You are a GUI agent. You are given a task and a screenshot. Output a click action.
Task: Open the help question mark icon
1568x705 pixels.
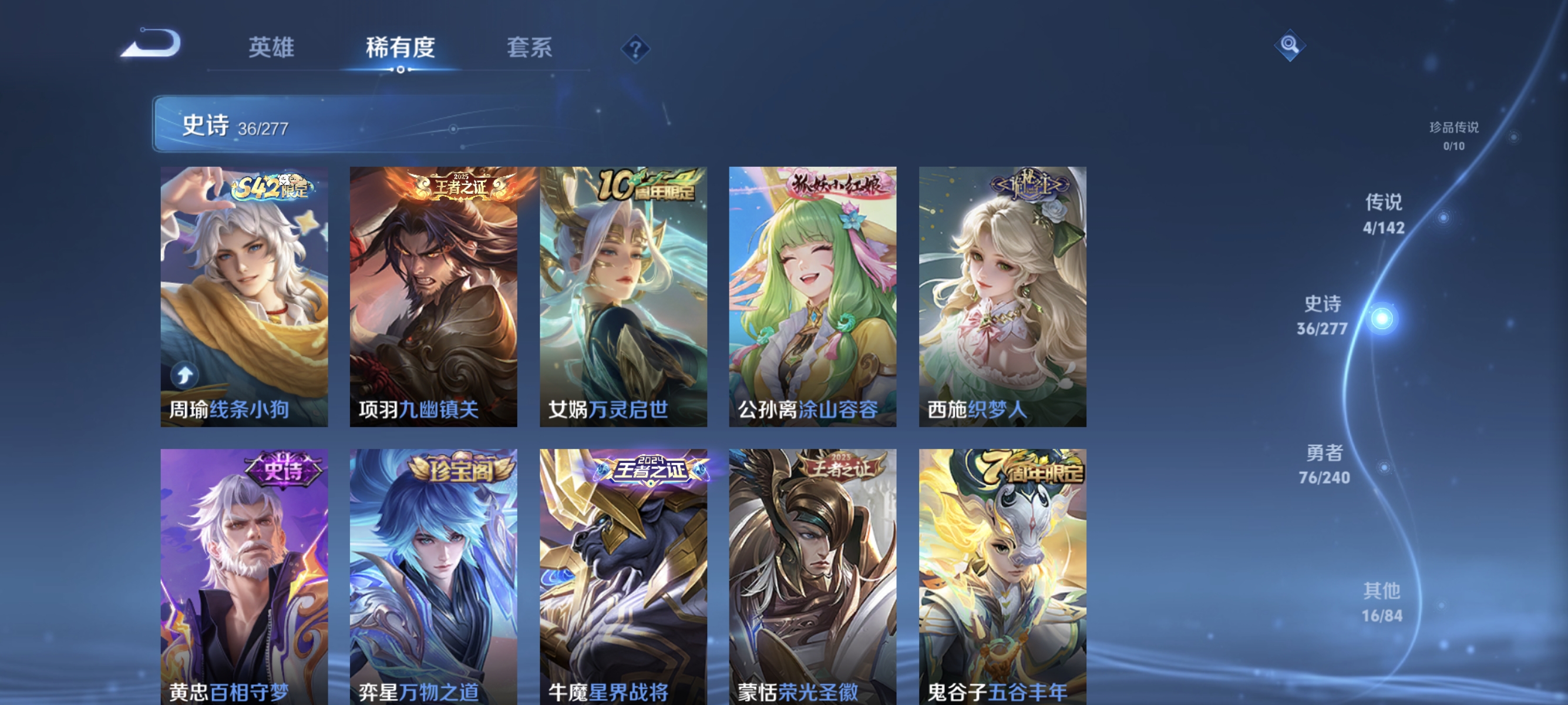pyautogui.click(x=635, y=50)
